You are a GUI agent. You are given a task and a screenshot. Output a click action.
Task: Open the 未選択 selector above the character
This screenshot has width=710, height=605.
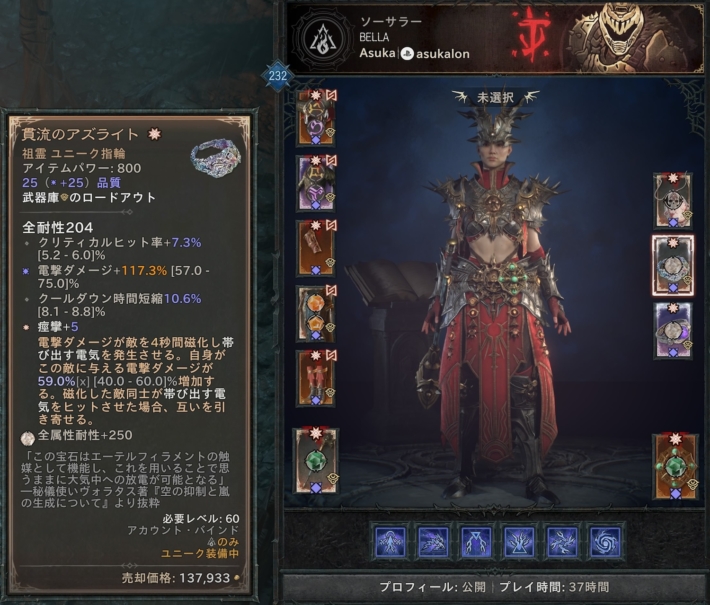pyautogui.click(x=494, y=98)
